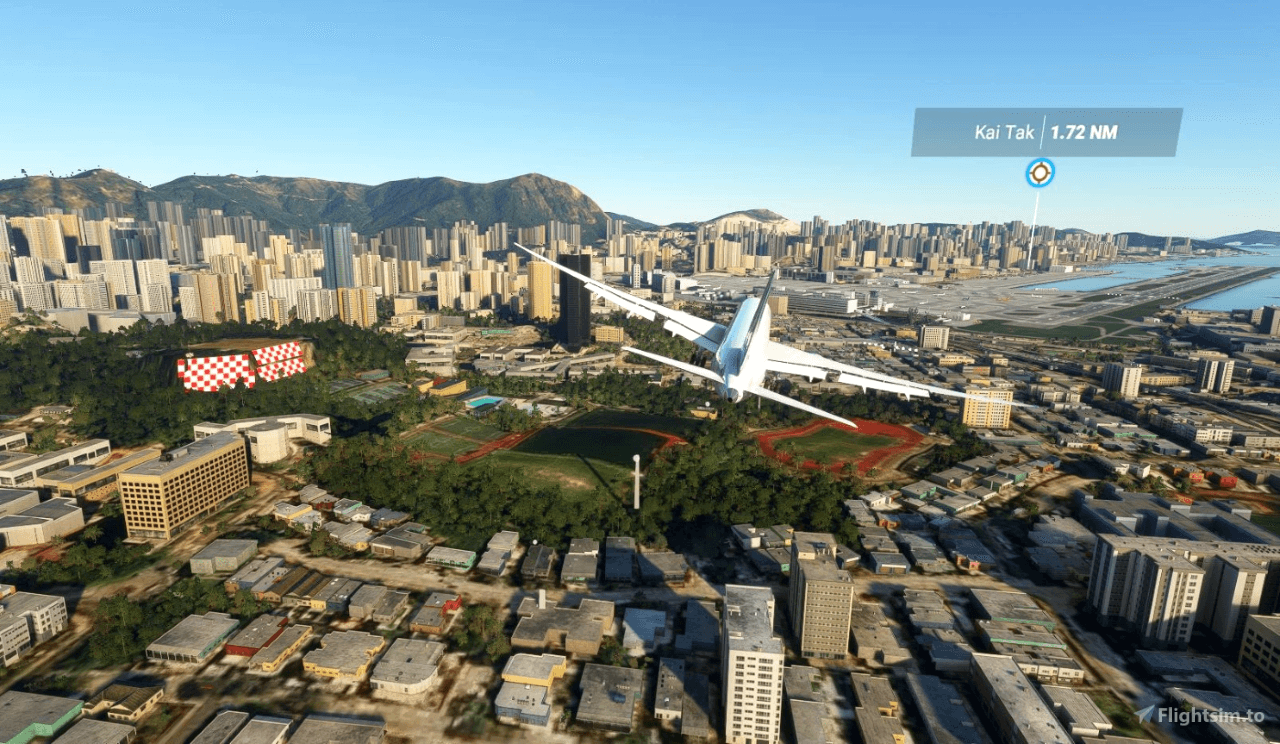
Task: Click the Flightsim.to paper plane logo
Action: 1145,713
